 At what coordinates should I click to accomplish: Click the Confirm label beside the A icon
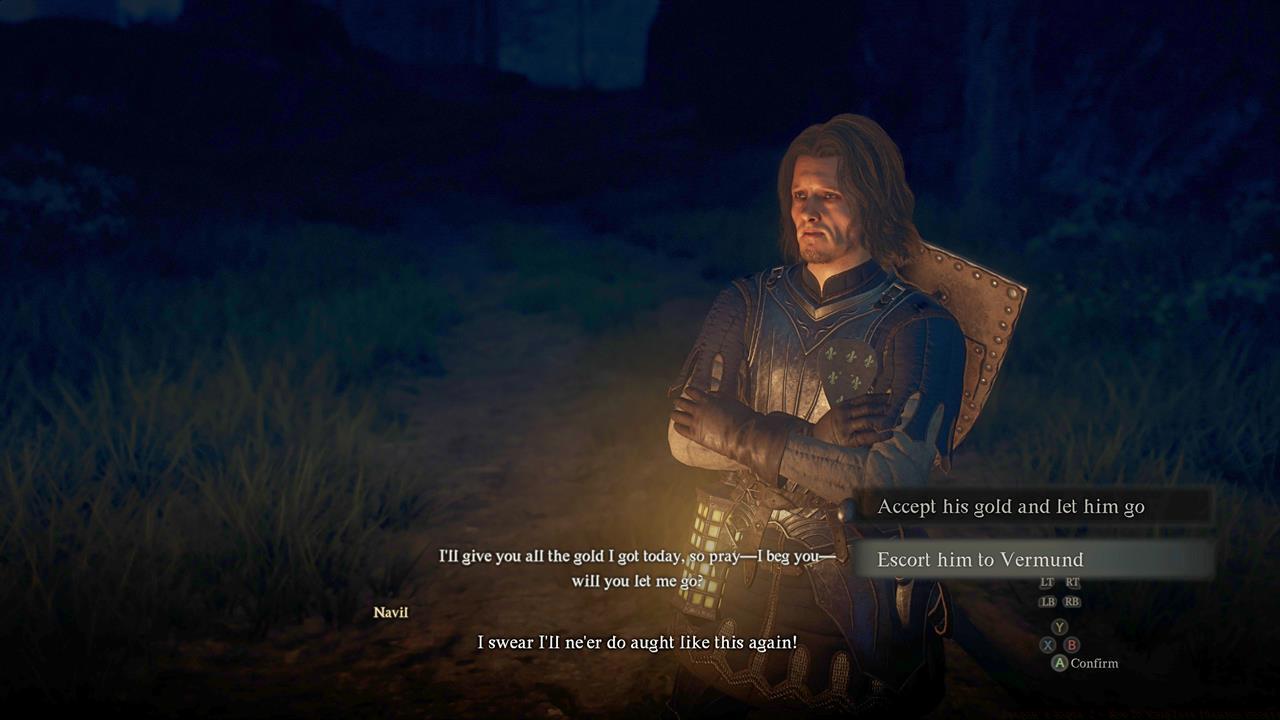pyautogui.click(x=1097, y=663)
